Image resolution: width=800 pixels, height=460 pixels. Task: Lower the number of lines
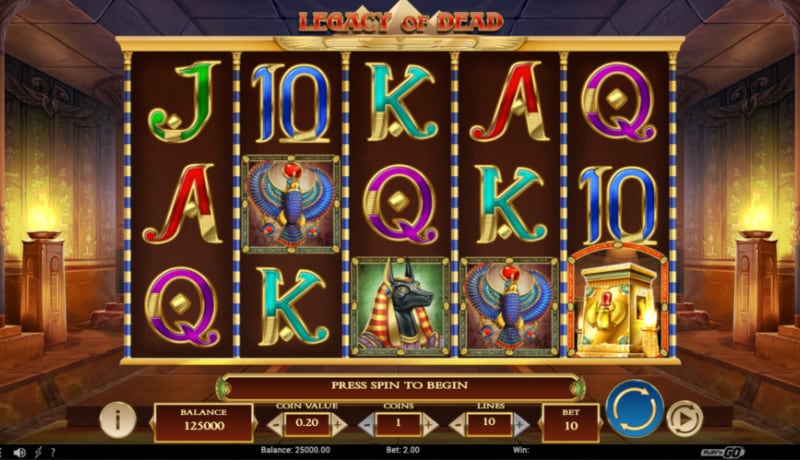coord(458,423)
